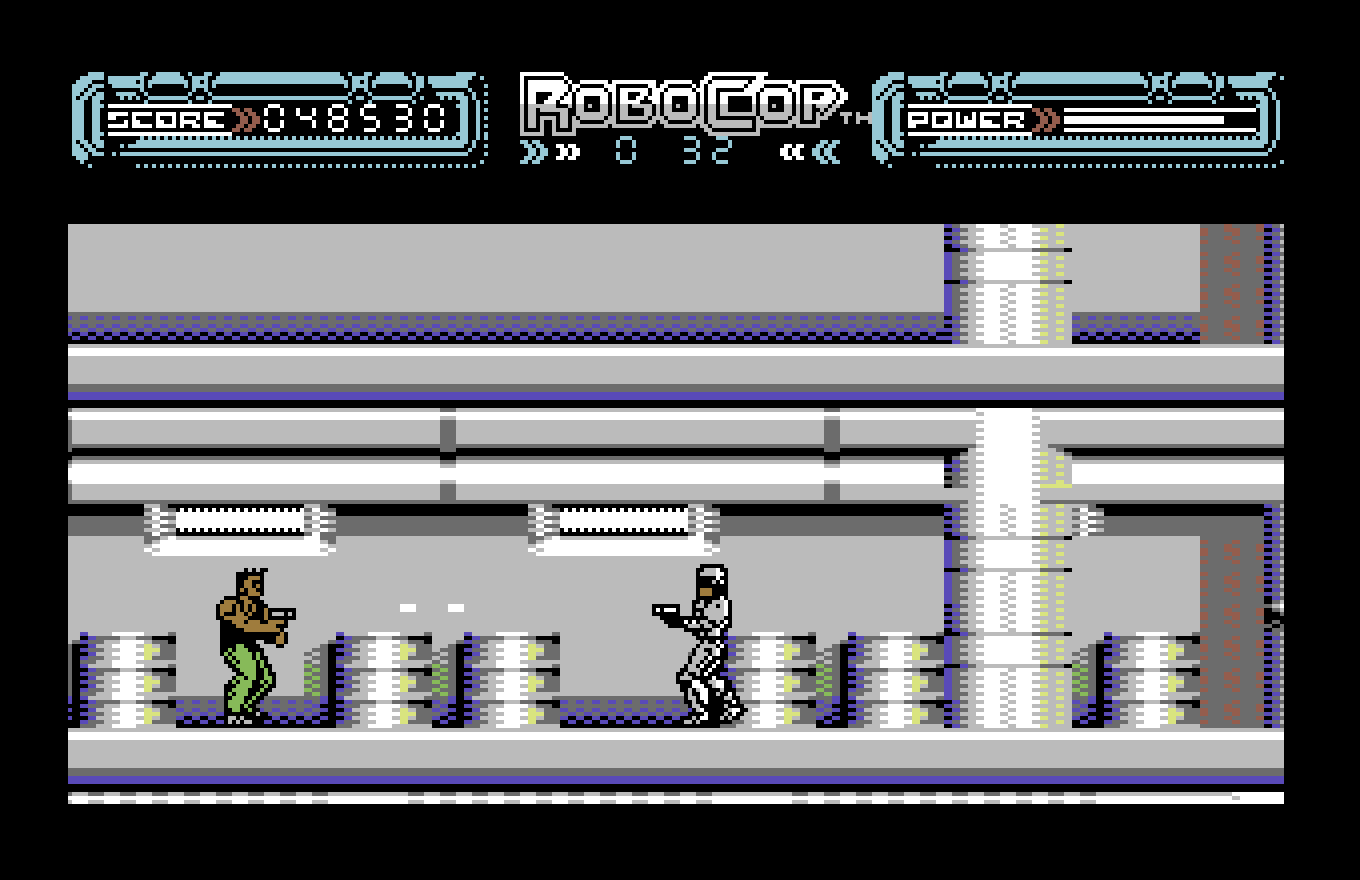Click the enemy thug sprite
Image resolution: width=1360 pixels, height=880 pixels.
[250, 640]
